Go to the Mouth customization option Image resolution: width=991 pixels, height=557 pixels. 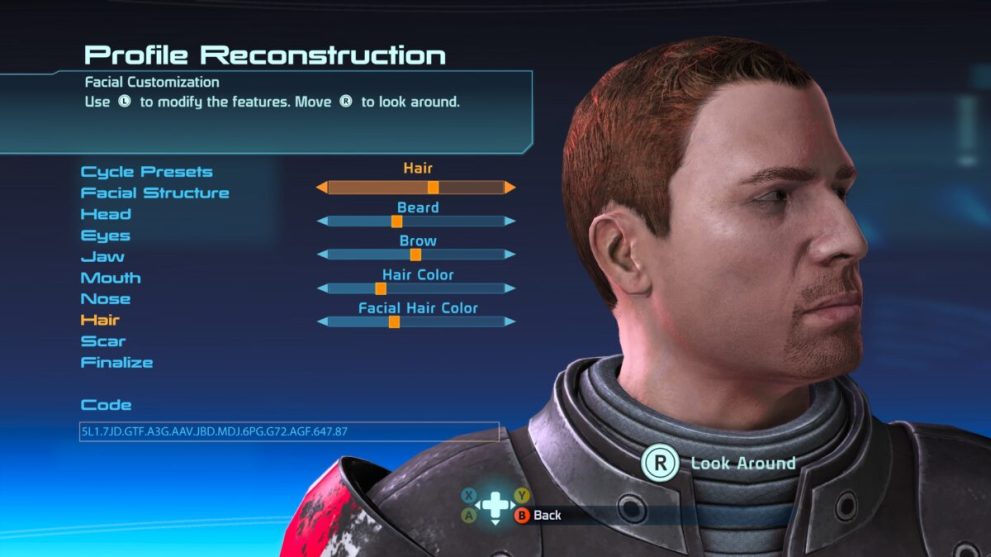pyautogui.click(x=111, y=278)
